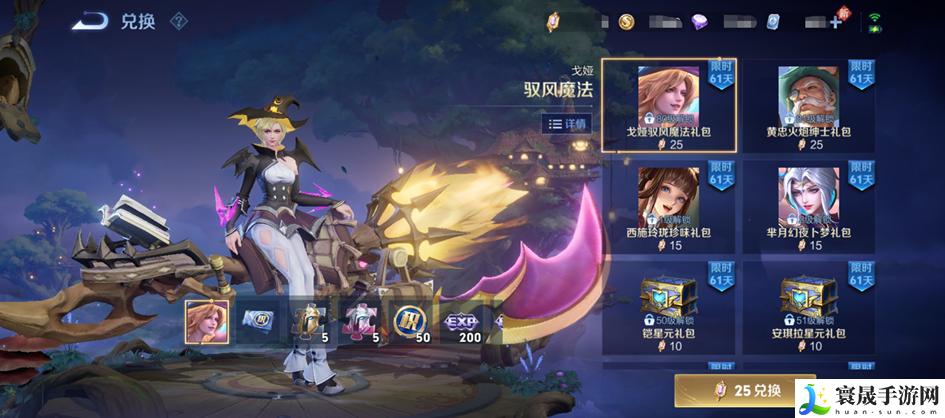Open the question mark help icon
The width and height of the screenshot is (945, 418).
tap(178, 21)
